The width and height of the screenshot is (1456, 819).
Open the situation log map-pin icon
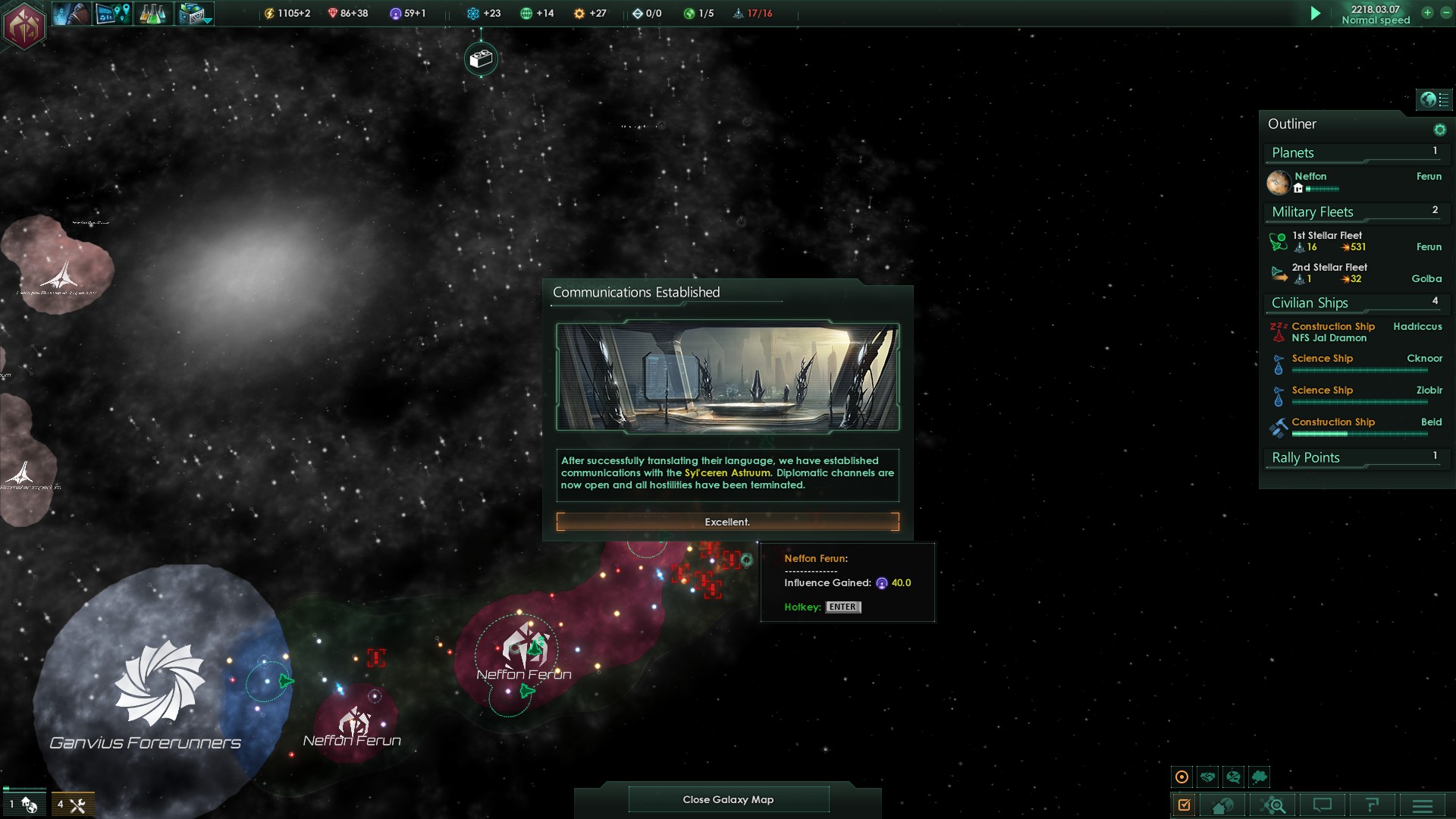click(x=112, y=14)
